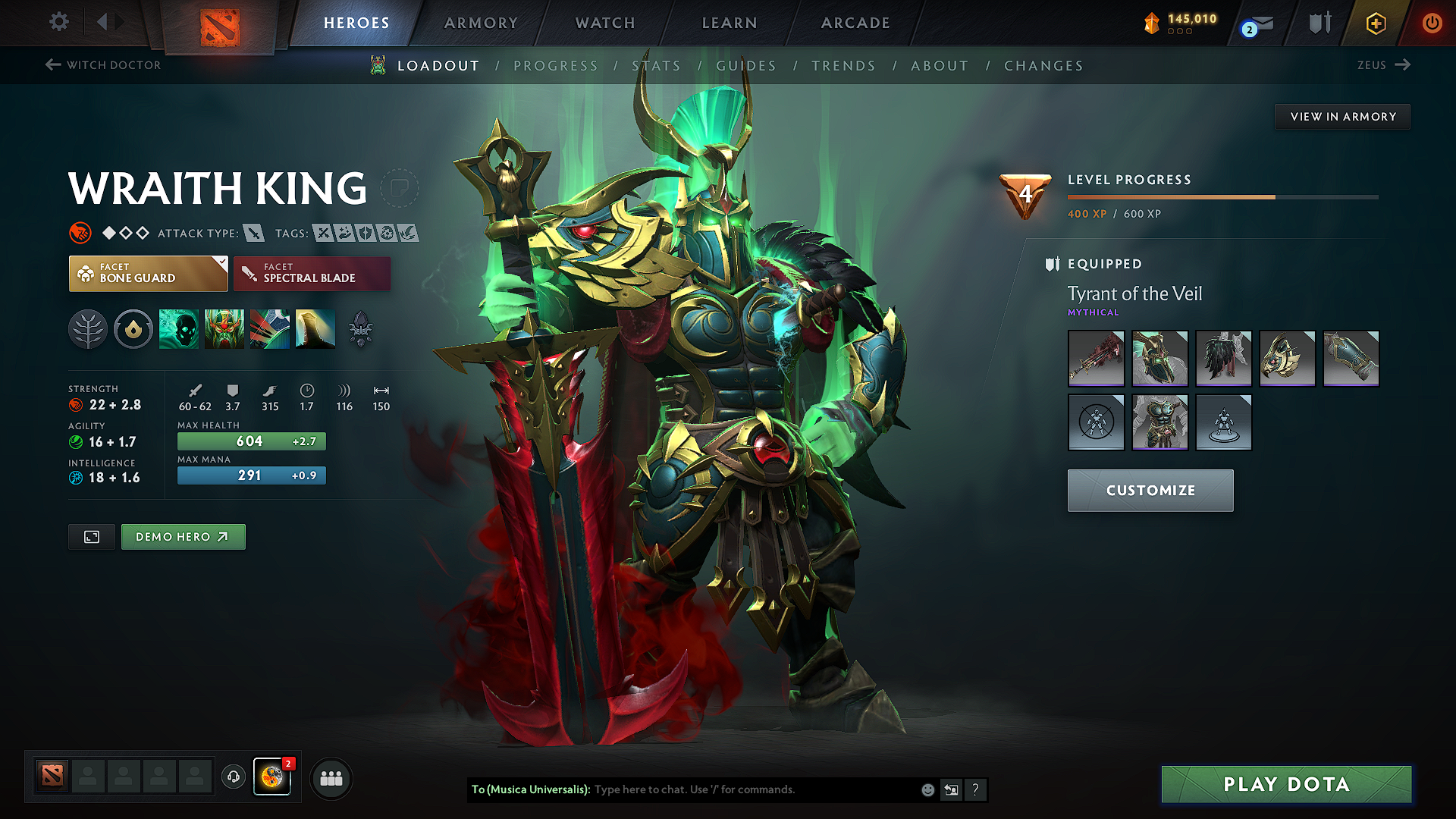Viewport: 1456px width, 819px height.
Task: Toggle the melee attack type filter icon
Action: point(253,234)
